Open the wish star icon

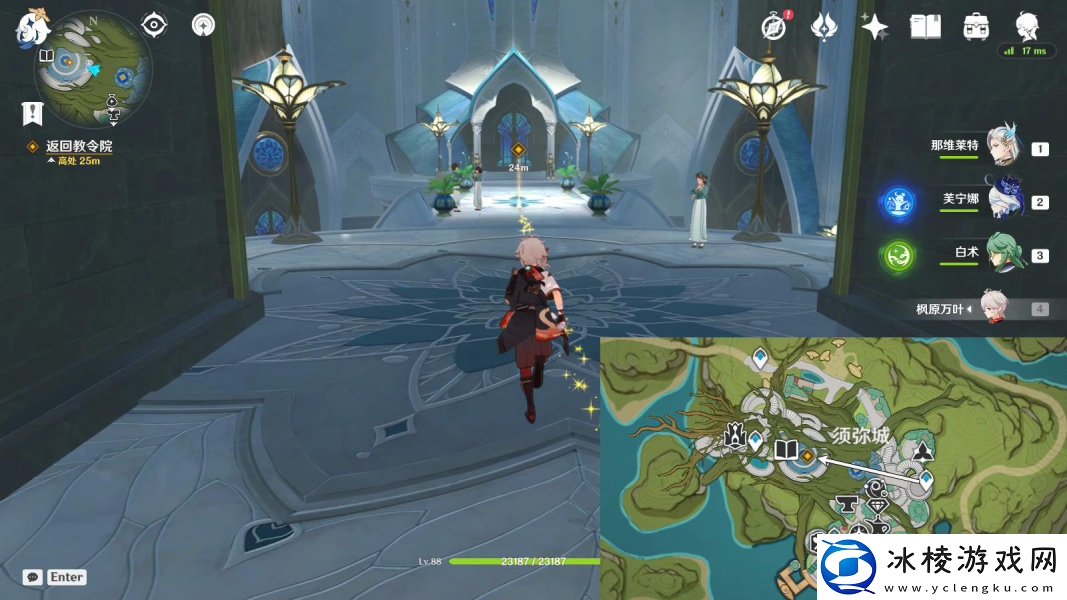(x=874, y=27)
